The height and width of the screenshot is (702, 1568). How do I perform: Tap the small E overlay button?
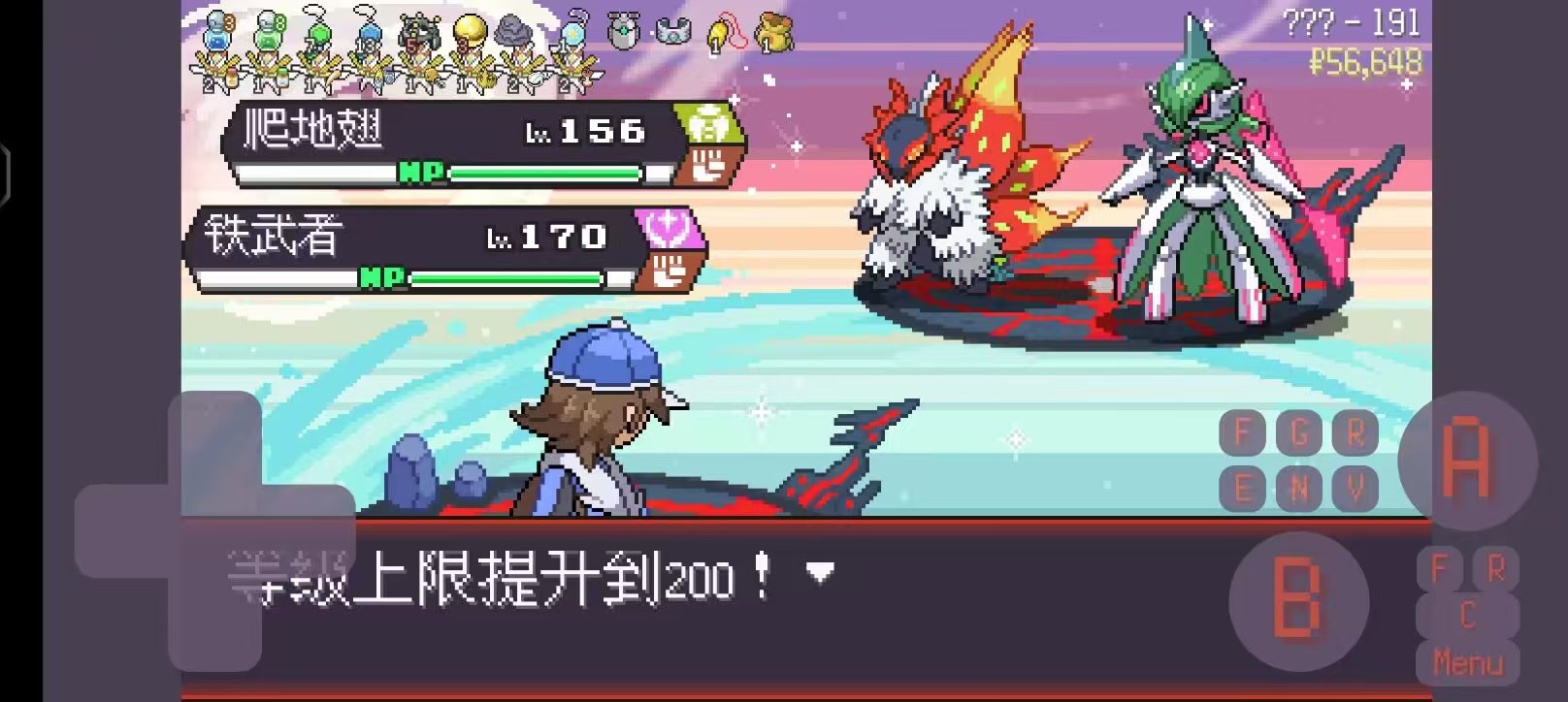pyautogui.click(x=1242, y=489)
